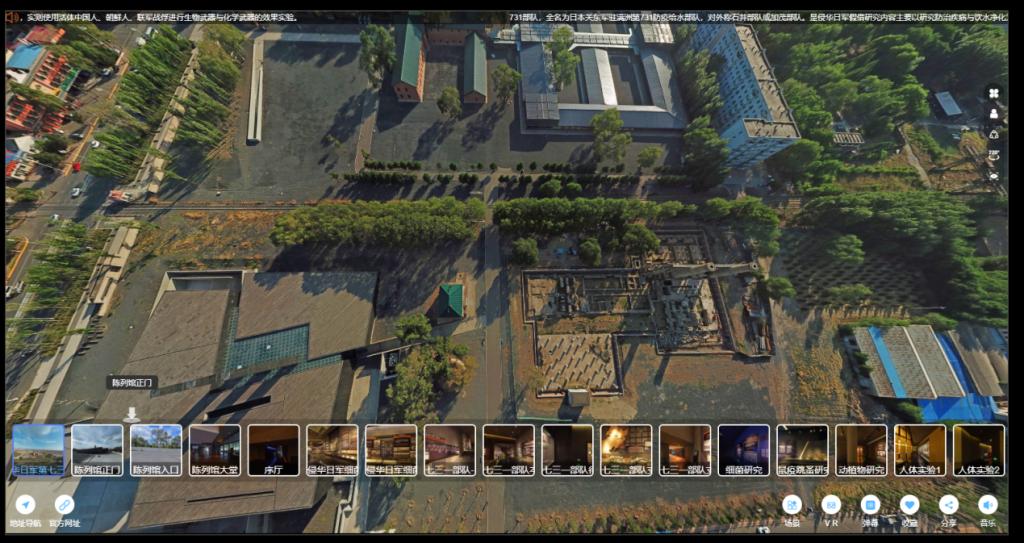Image resolution: width=1024 pixels, height=543 pixels.
Task: Toggle the eye visibility icon
Action: coord(994,175)
